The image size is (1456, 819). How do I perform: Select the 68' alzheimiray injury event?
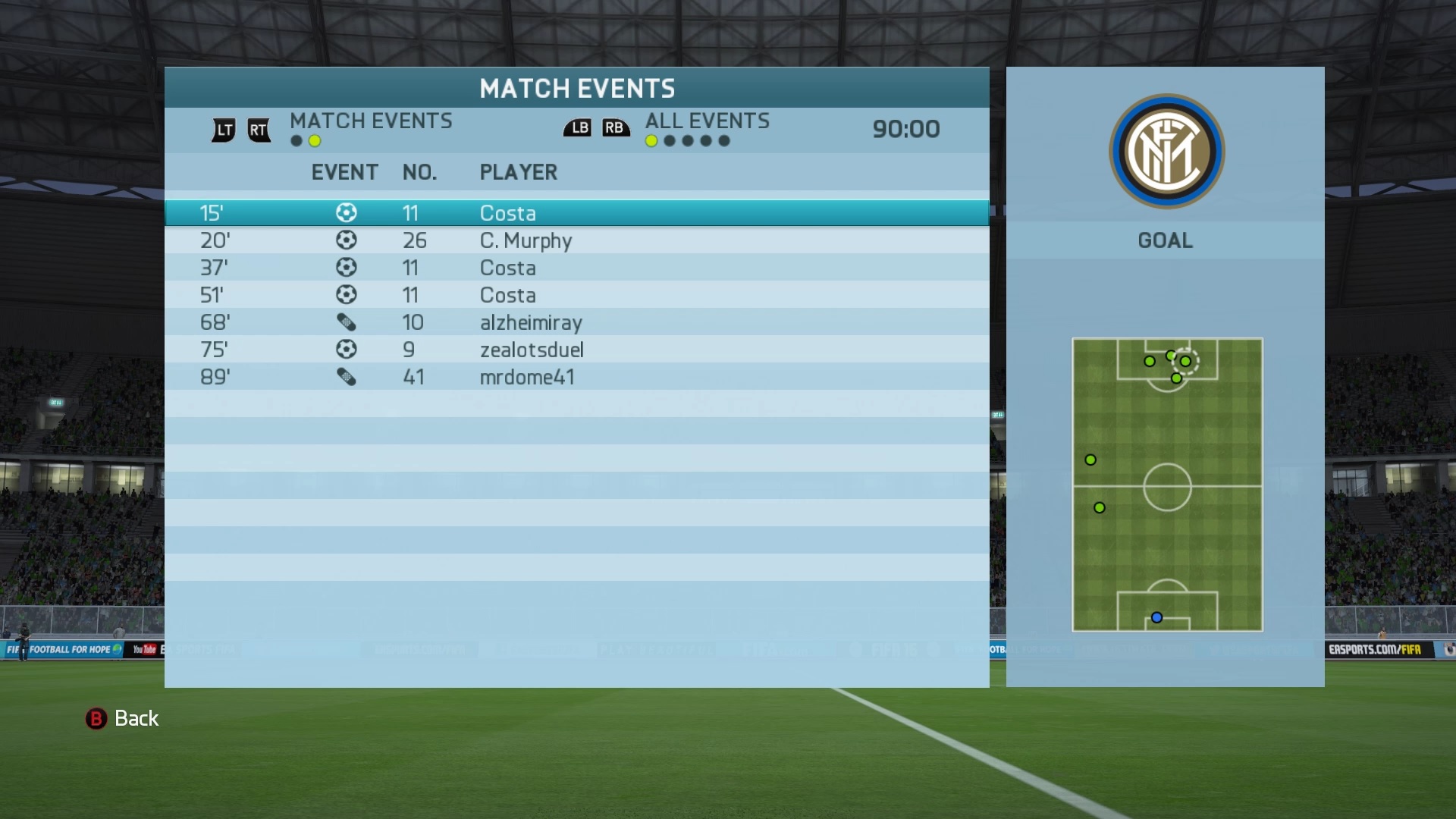(576, 322)
